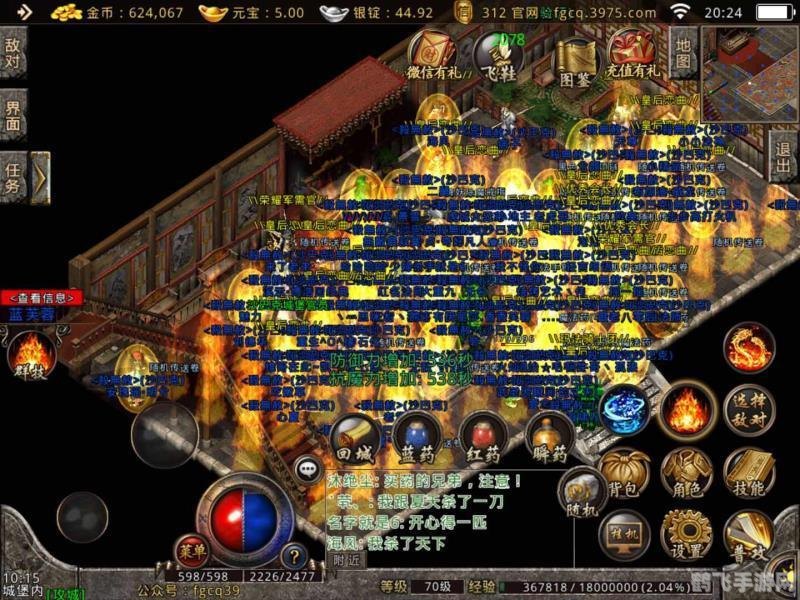Open the 充值有礼 recharge gift box
Image resolution: width=800 pixels, height=600 pixels.
[x=632, y=53]
